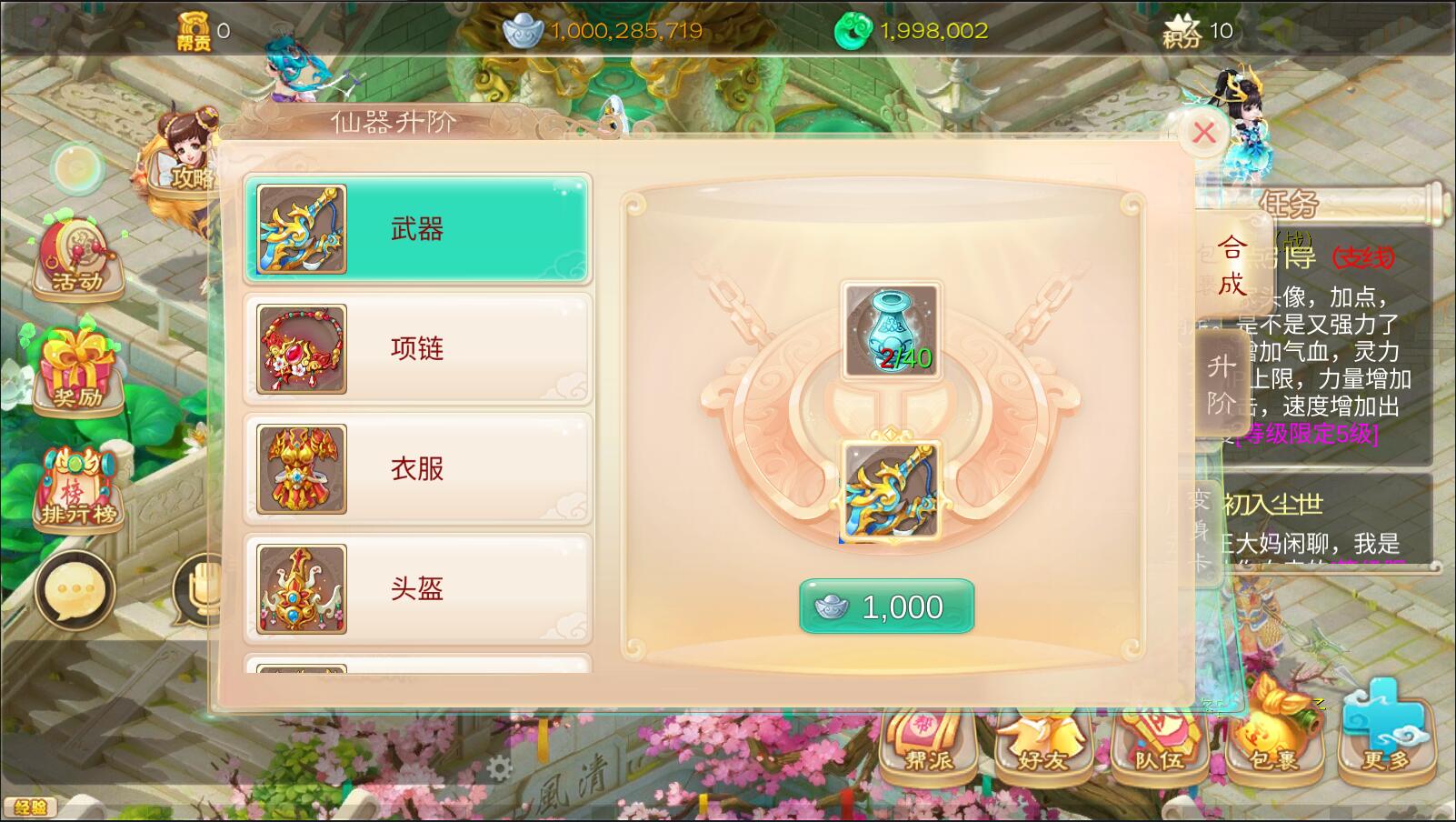Select the blue vase material slot
The height and width of the screenshot is (822, 1456).
891,330
